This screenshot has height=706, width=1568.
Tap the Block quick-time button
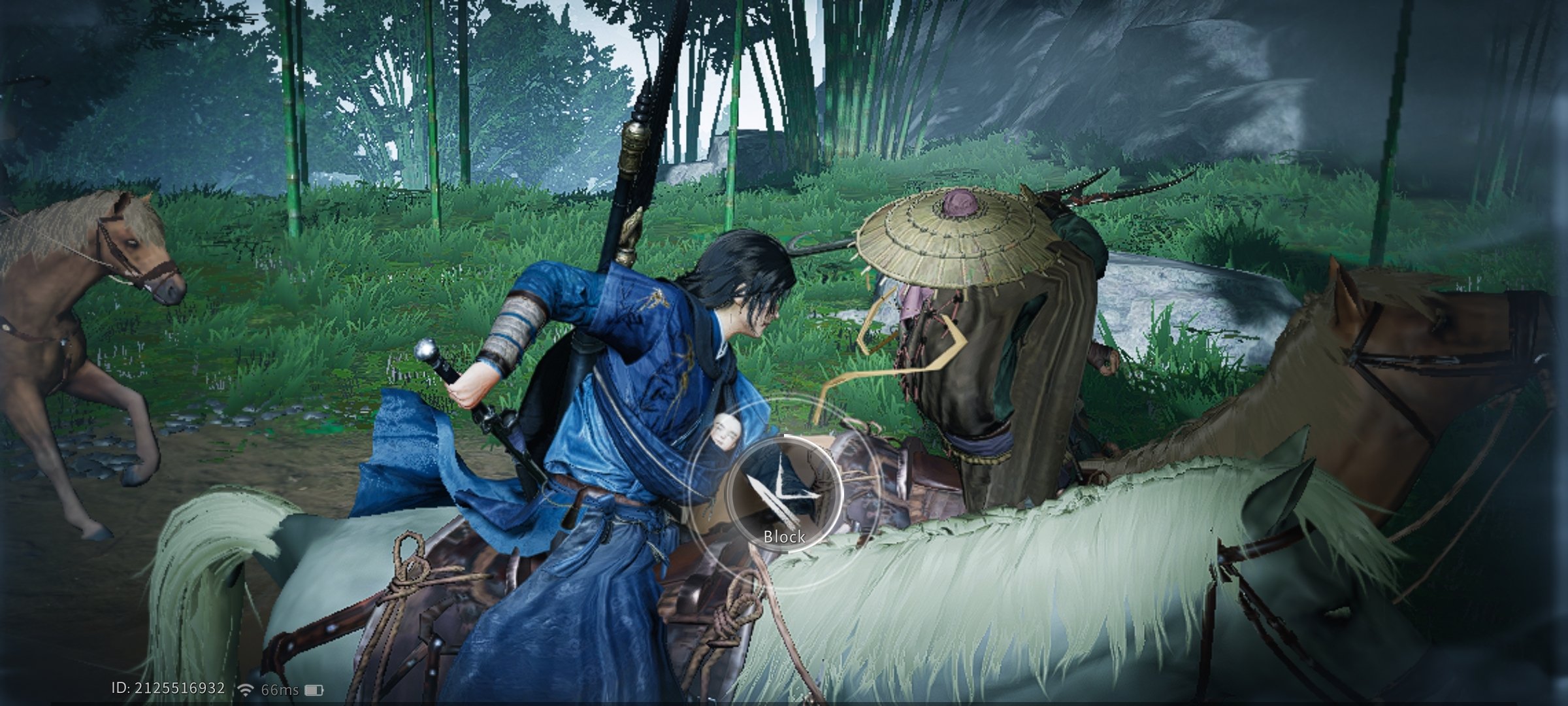pos(784,495)
